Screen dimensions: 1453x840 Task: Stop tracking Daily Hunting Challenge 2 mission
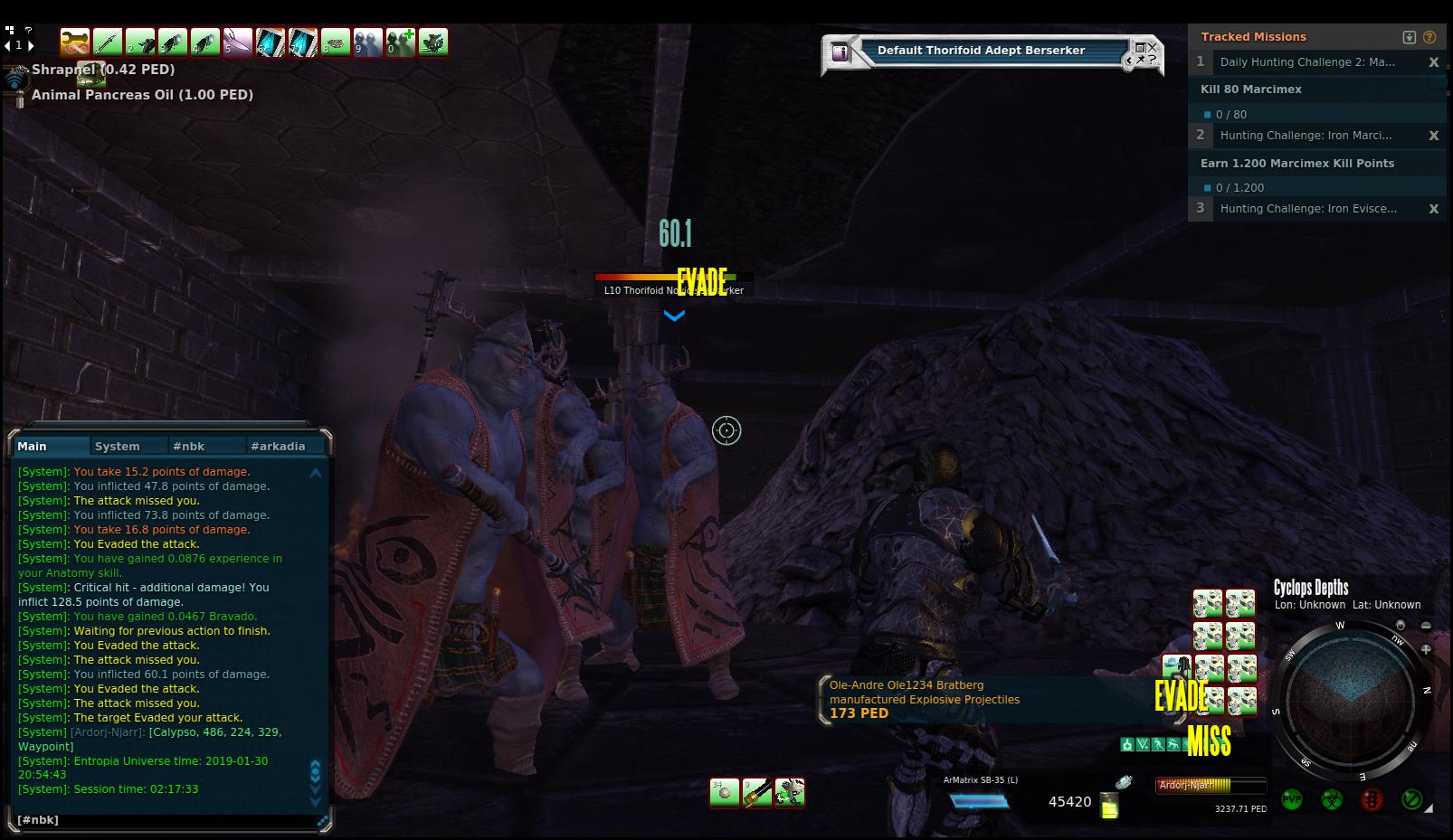tap(1433, 62)
